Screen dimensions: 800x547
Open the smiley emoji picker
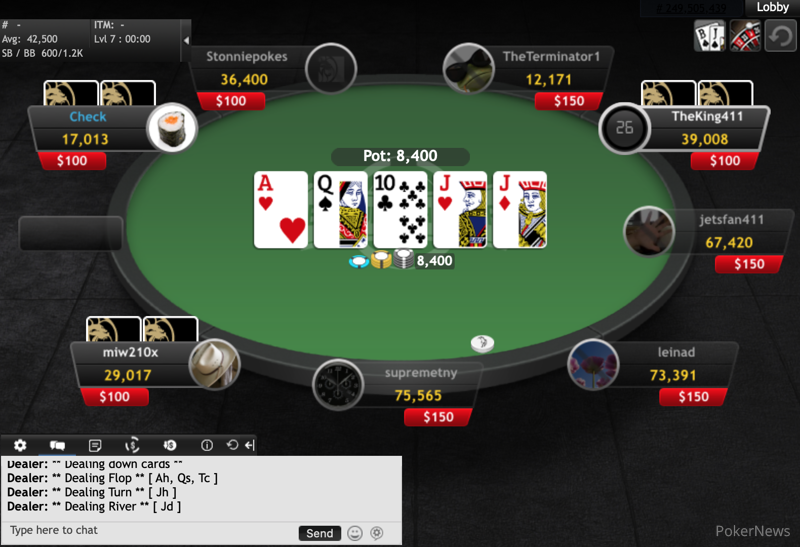pyautogui.click(x=355, y=533)
